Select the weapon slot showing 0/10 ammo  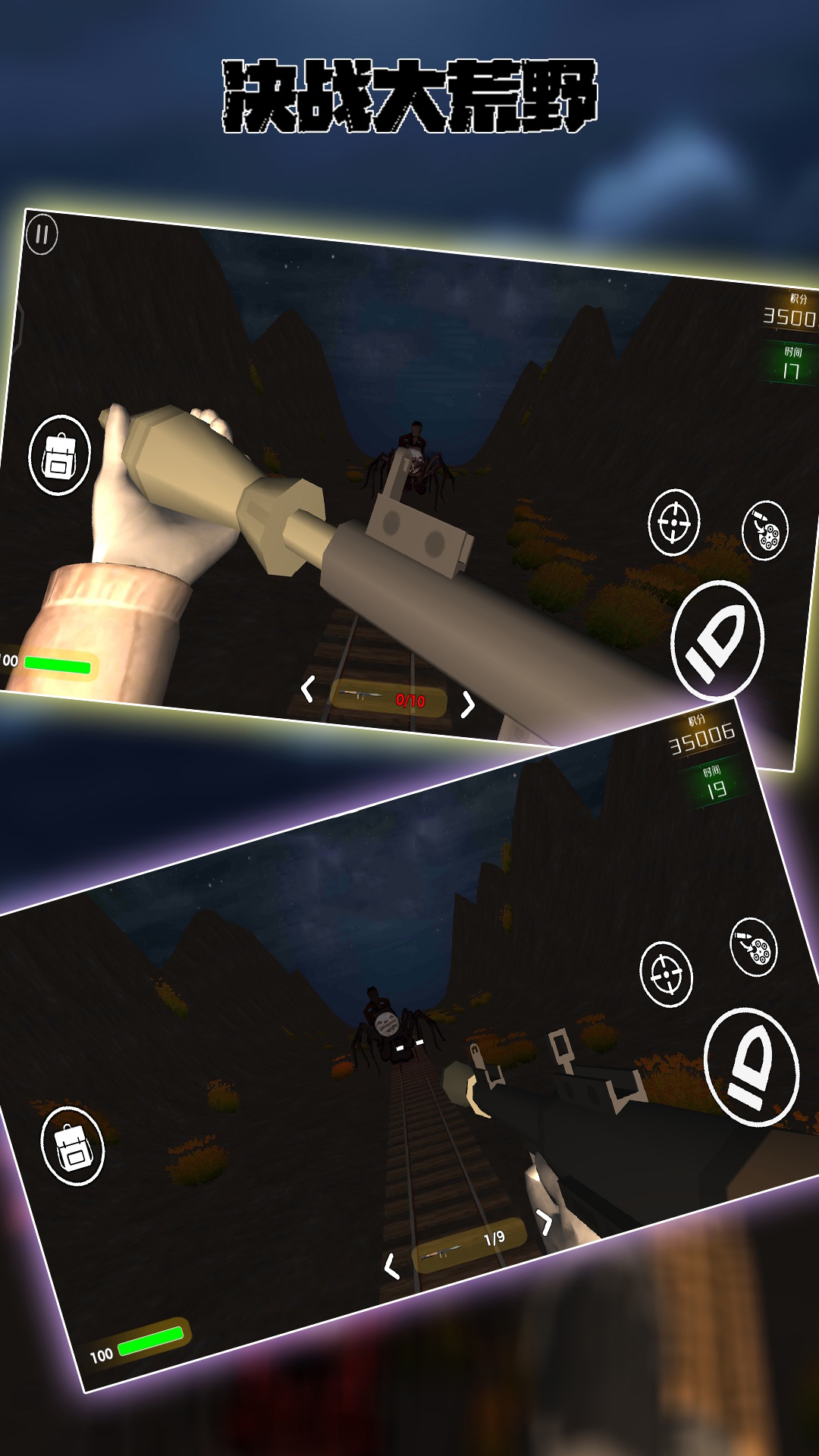388,696
